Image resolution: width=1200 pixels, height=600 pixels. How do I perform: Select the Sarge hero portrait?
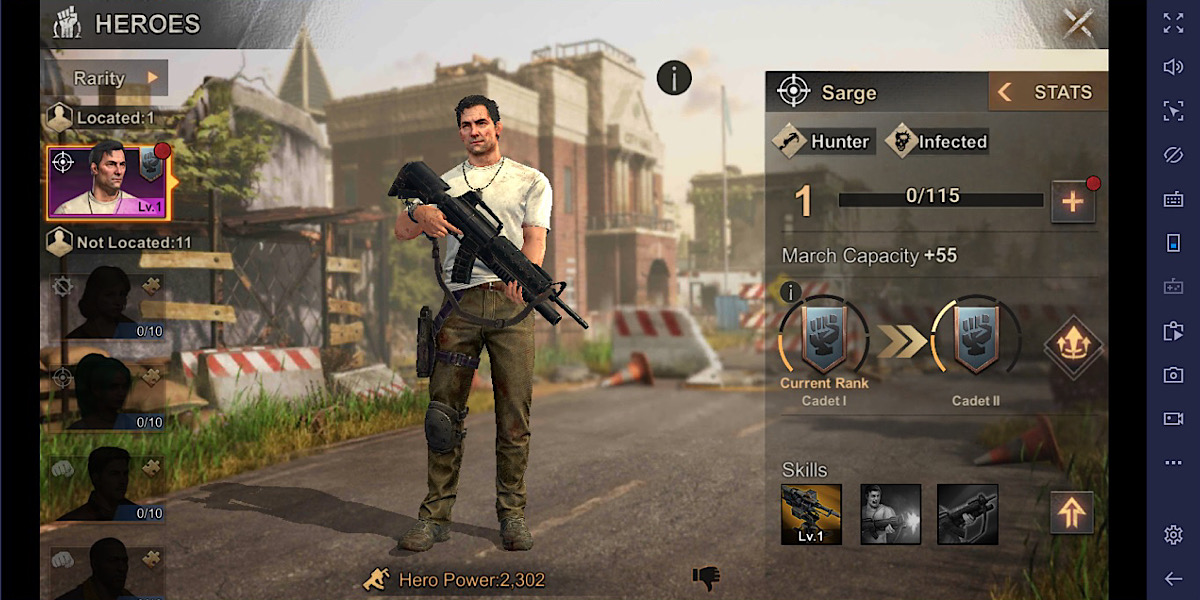click(x=108, y=182)
